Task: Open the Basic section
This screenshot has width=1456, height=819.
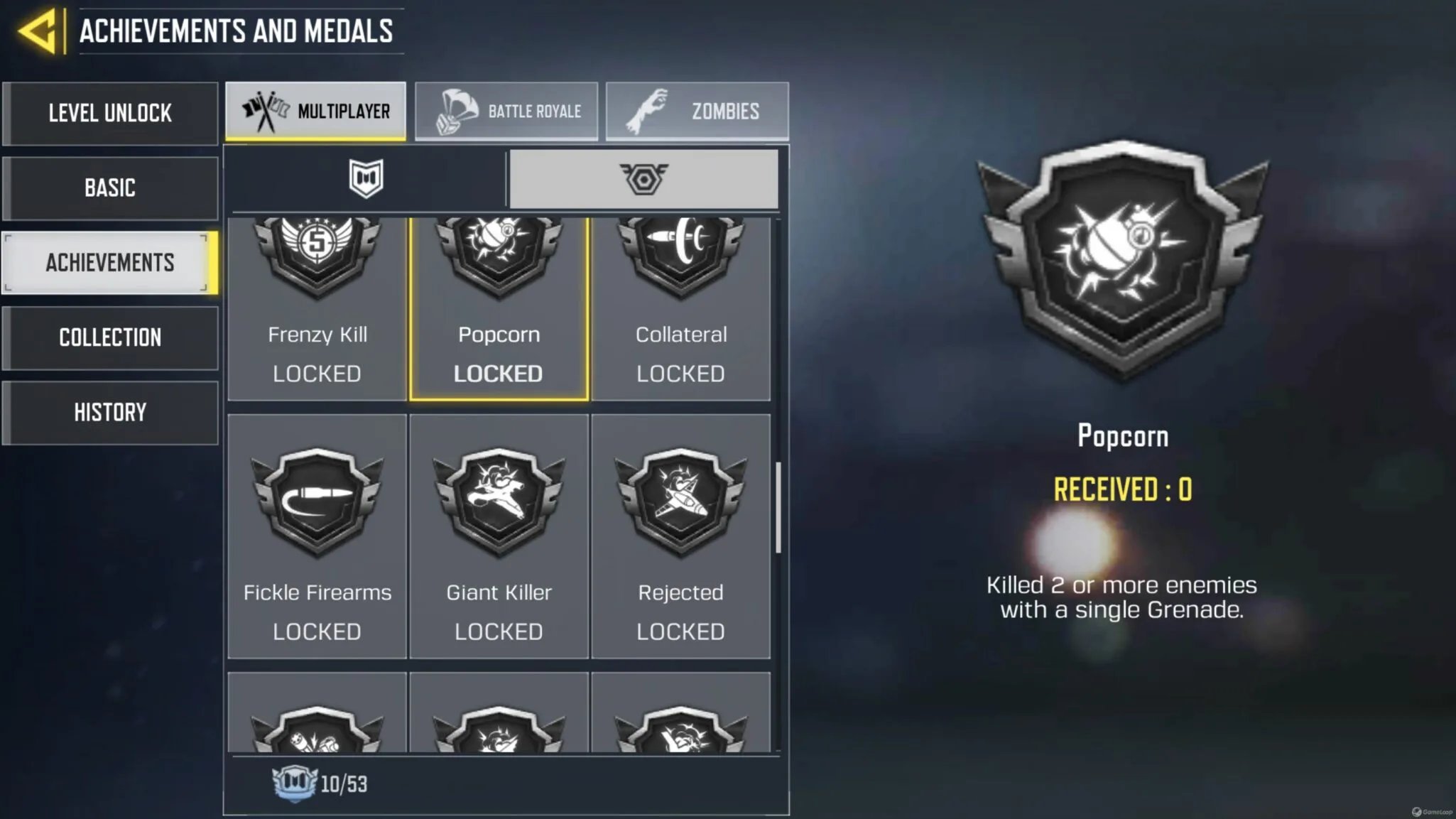Action: click(x=110, y=188)
